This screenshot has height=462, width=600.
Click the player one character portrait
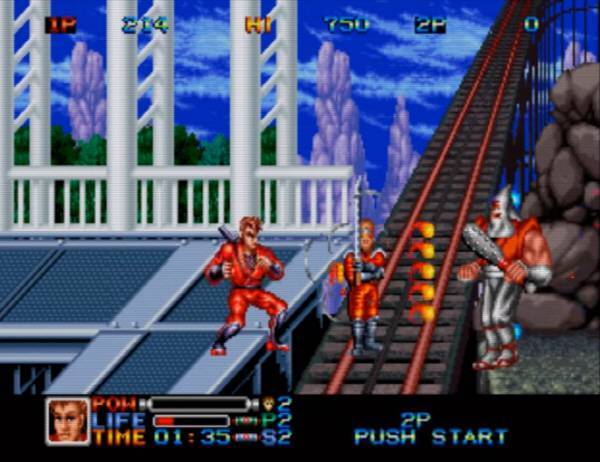67,420
